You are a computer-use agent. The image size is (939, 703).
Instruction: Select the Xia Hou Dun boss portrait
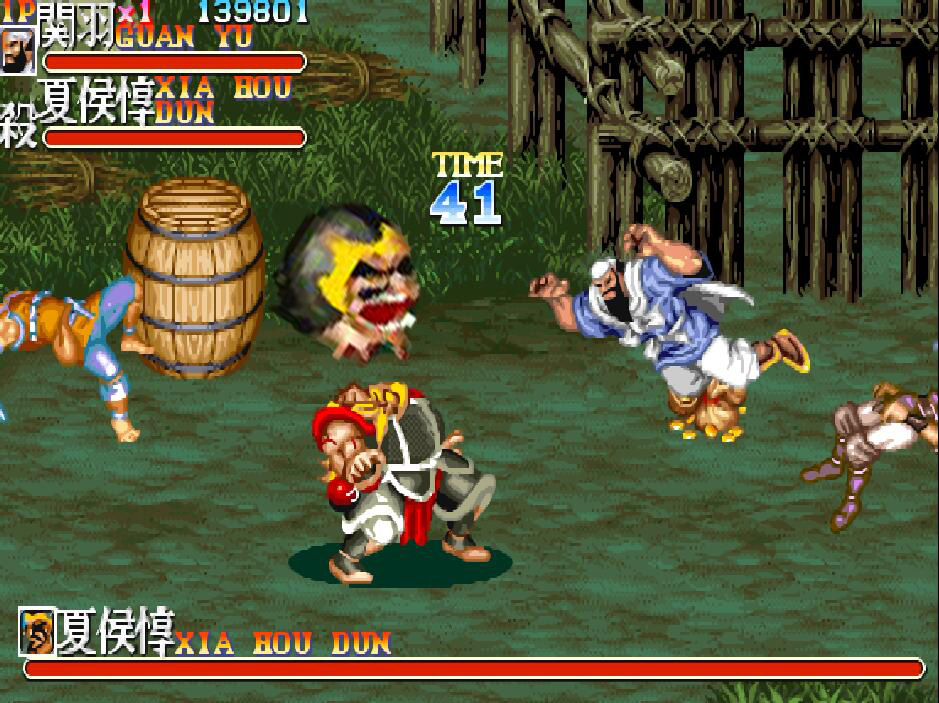[x=37, y=632]
